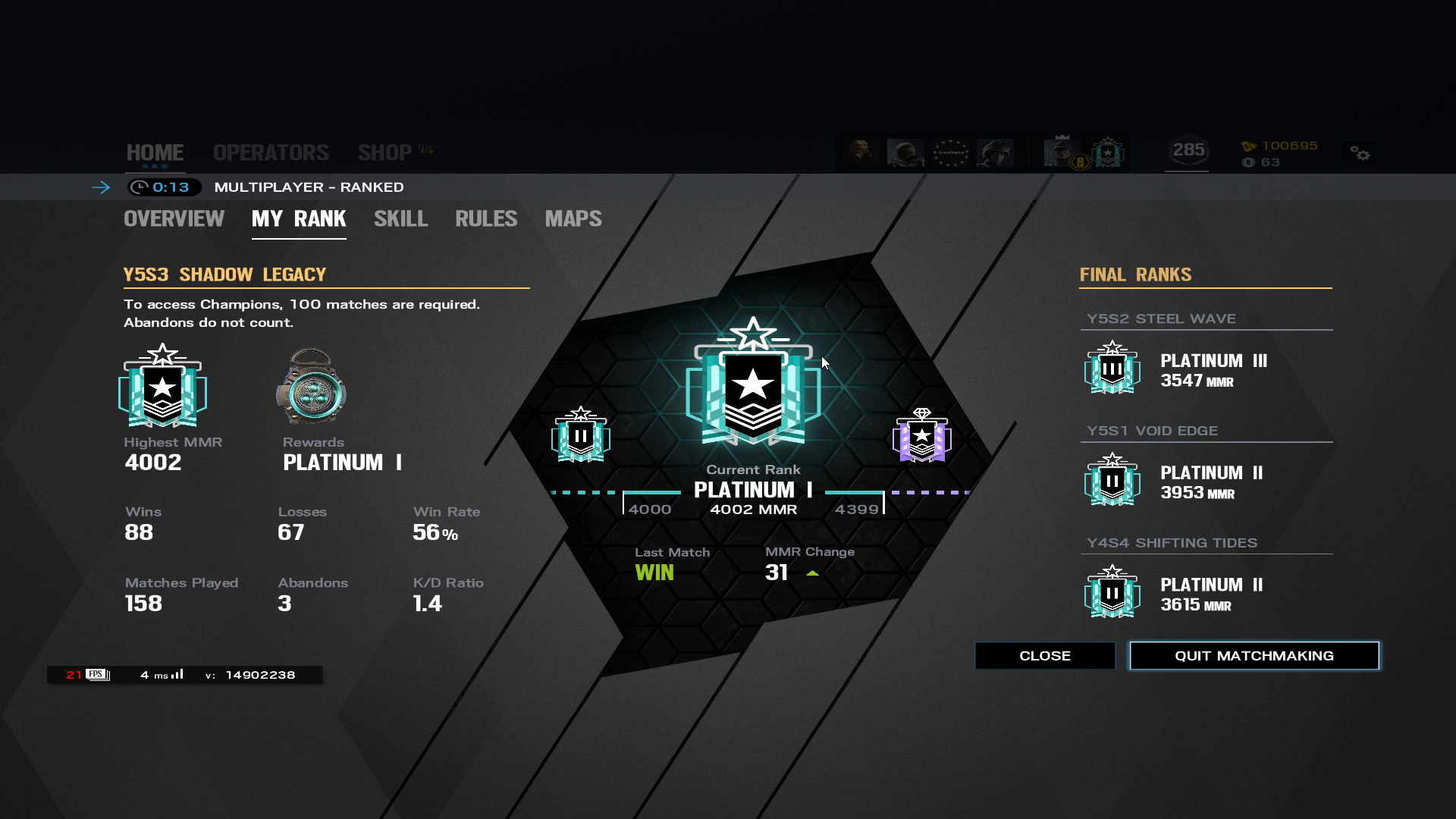Open the Shop menu

pos(385,152)
